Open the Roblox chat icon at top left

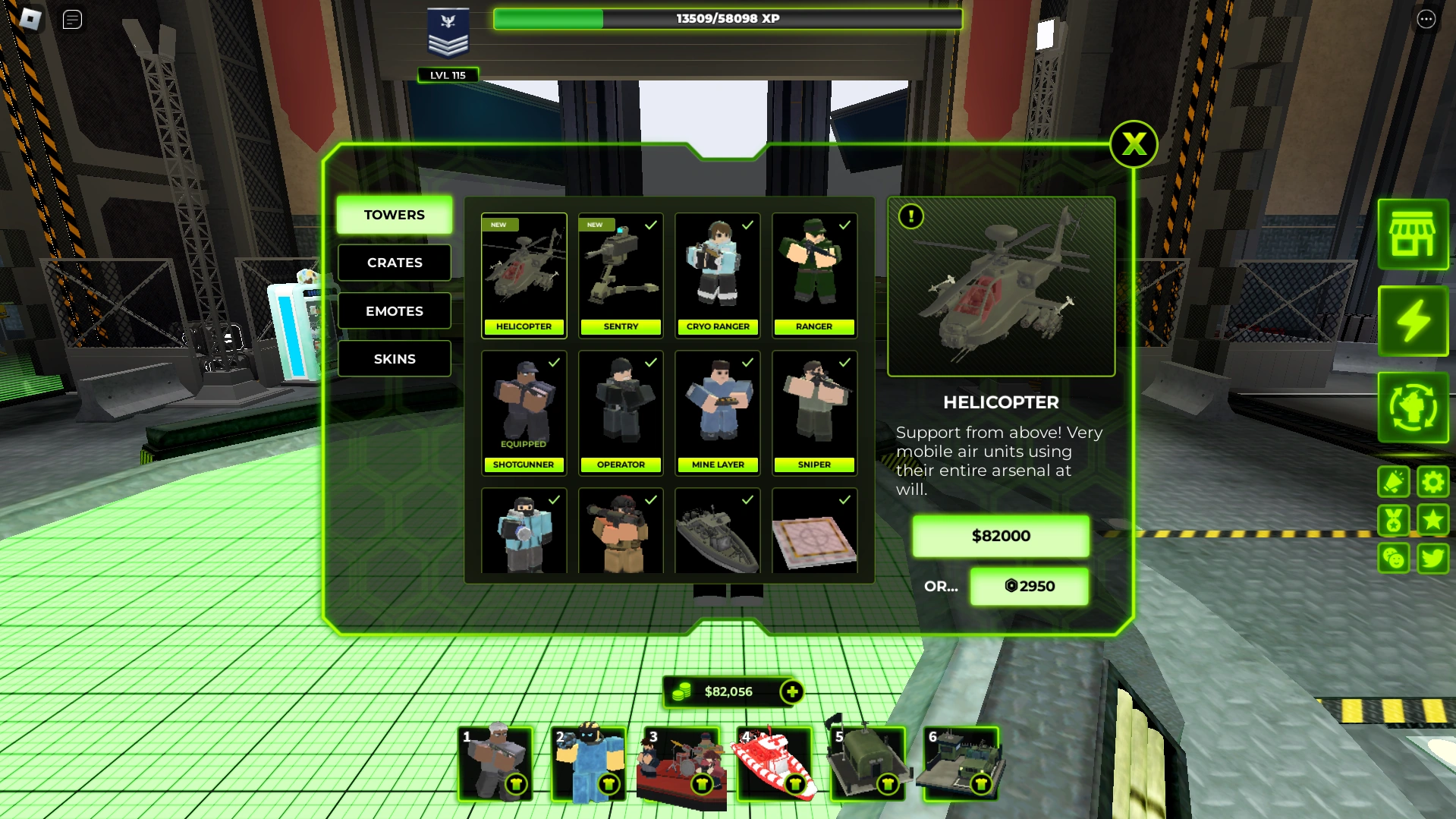(72, 19)
